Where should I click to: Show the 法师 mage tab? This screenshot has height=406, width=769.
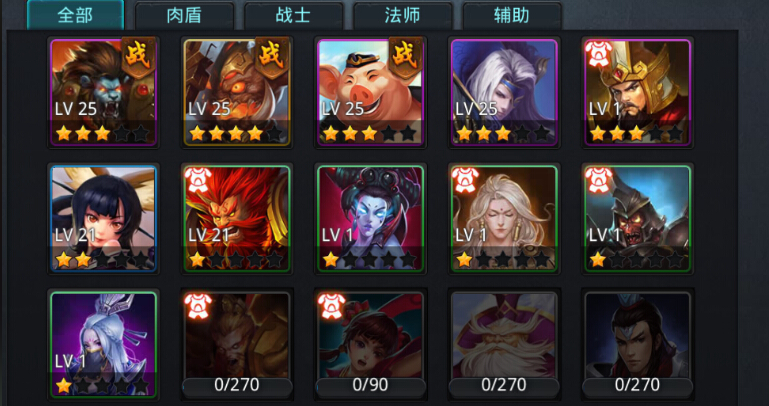pos(402,15)
